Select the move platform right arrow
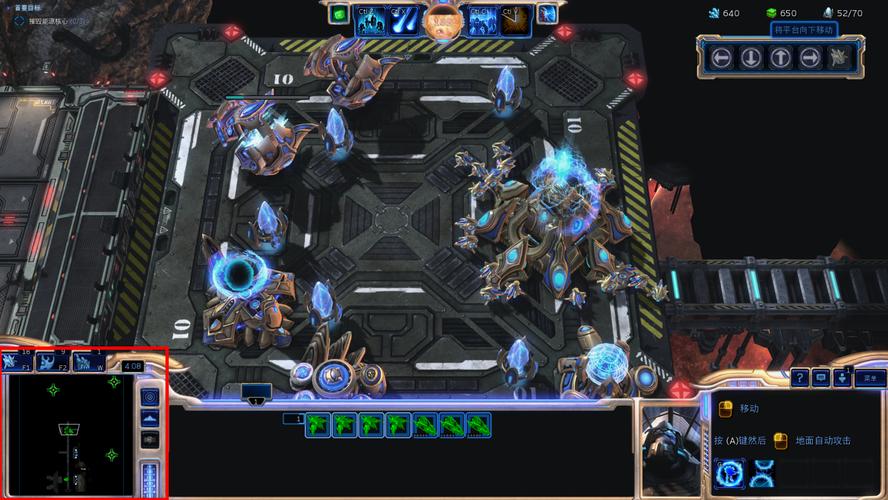The image size is (888, 500). (x=810, y=57)
